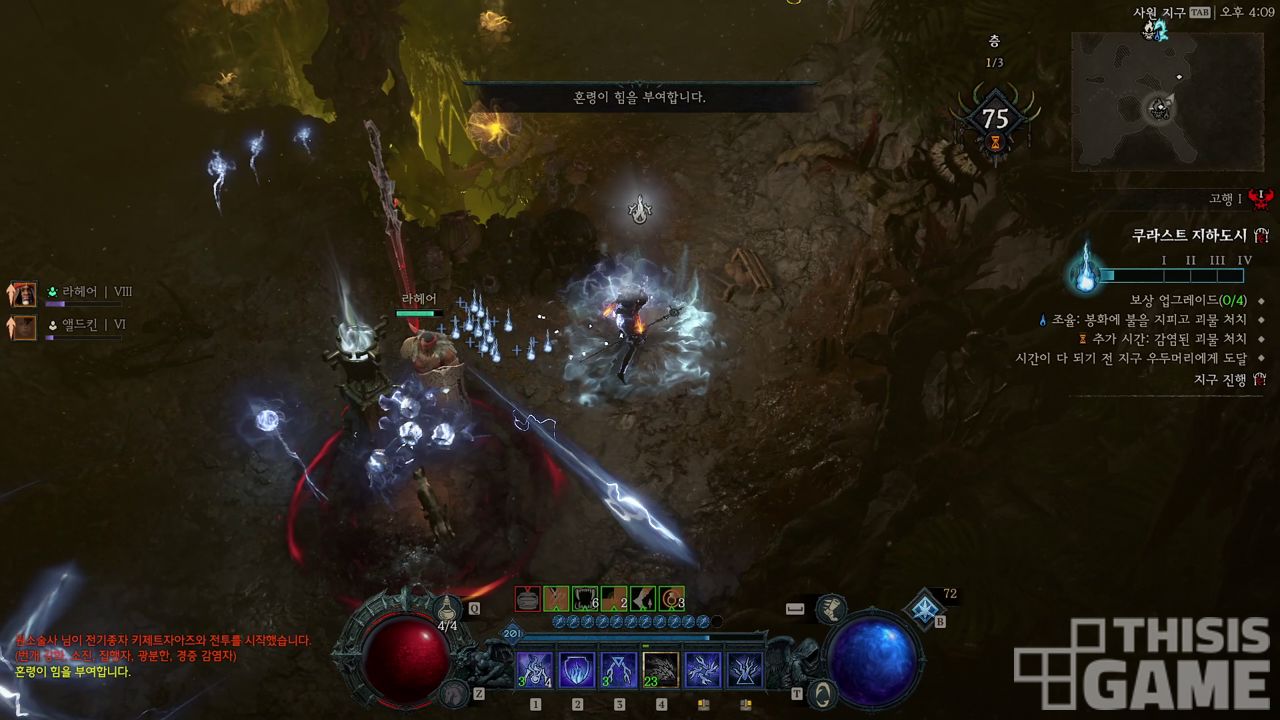This screenshot has width=1280, height=720.
Task: Cast the flame shield skill in slot 2
Action: click(x=577, y=669)
